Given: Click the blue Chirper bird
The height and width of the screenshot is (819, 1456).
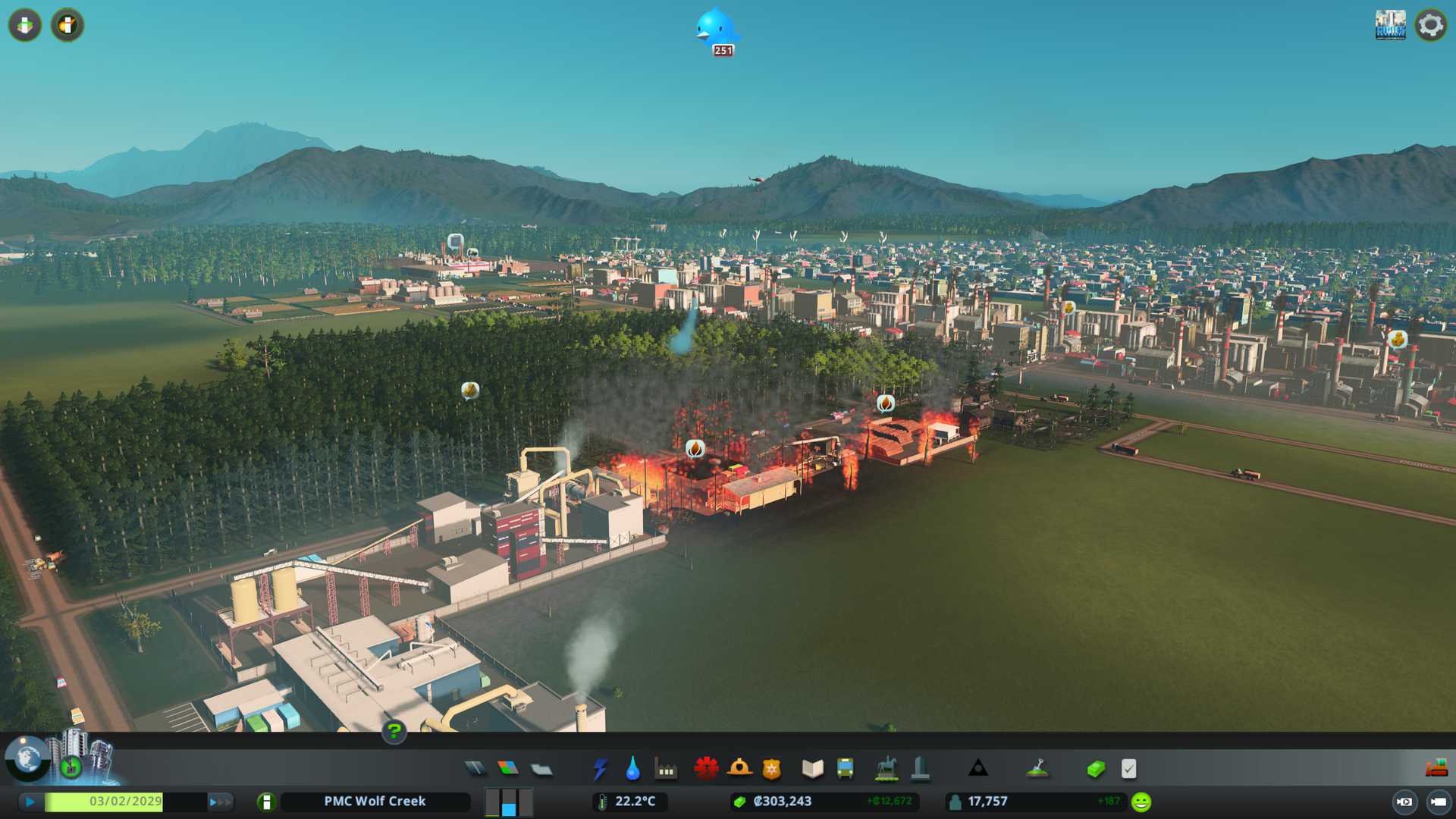Looking at the screenshot, I should [x=715, y=30].
